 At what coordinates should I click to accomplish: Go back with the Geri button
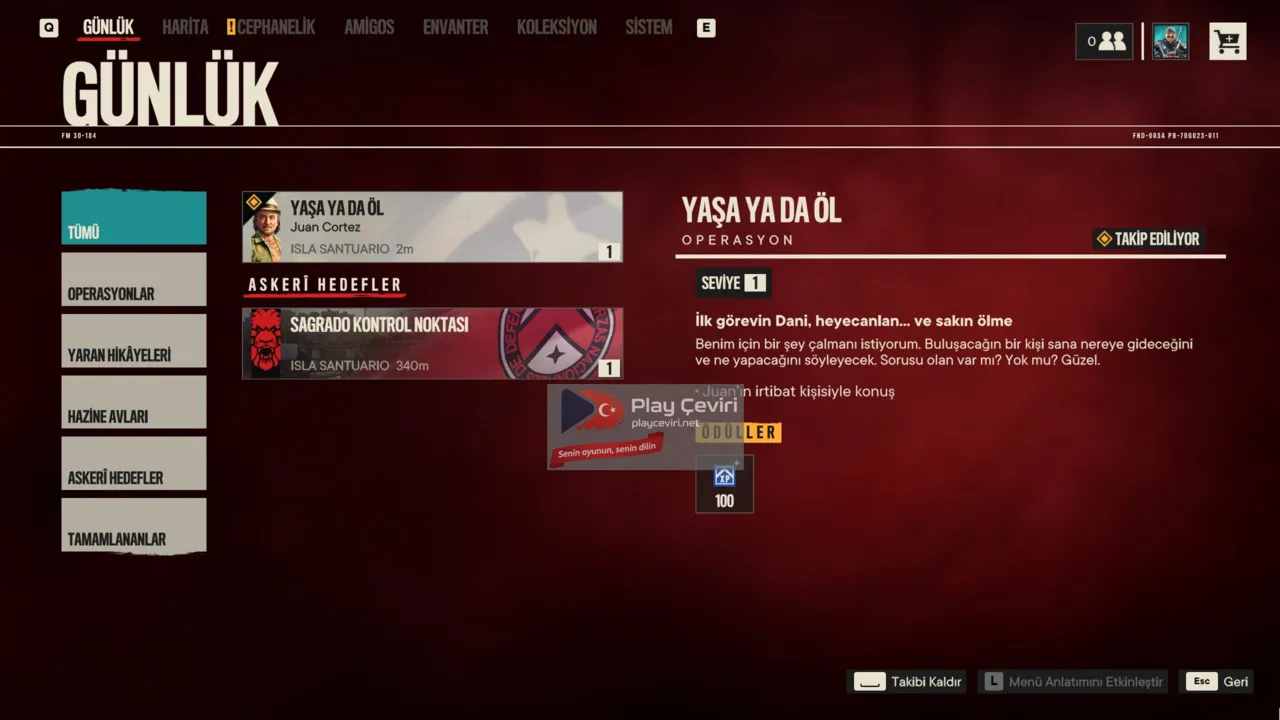(1216, 682)
